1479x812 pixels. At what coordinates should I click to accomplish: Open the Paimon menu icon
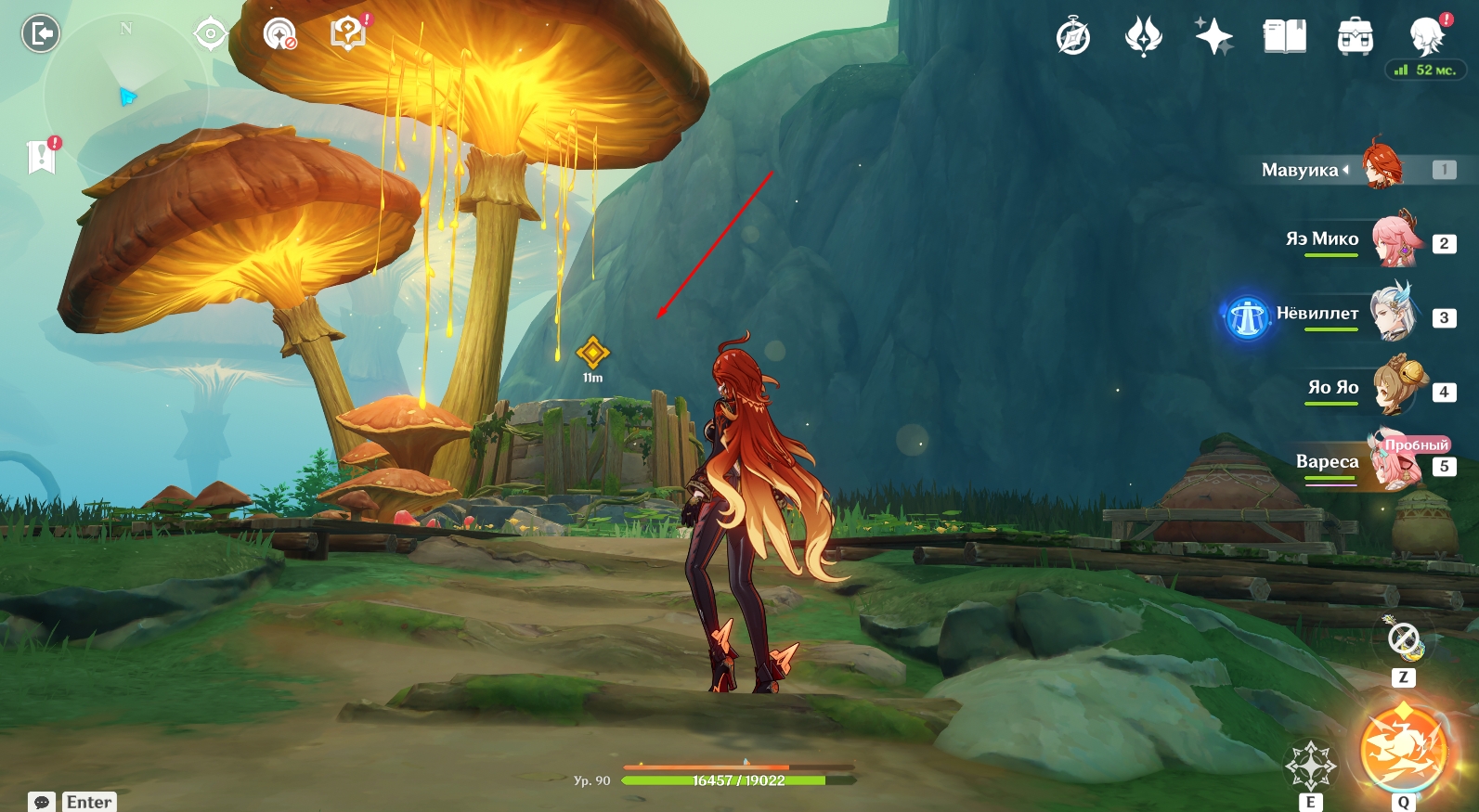1426,37
